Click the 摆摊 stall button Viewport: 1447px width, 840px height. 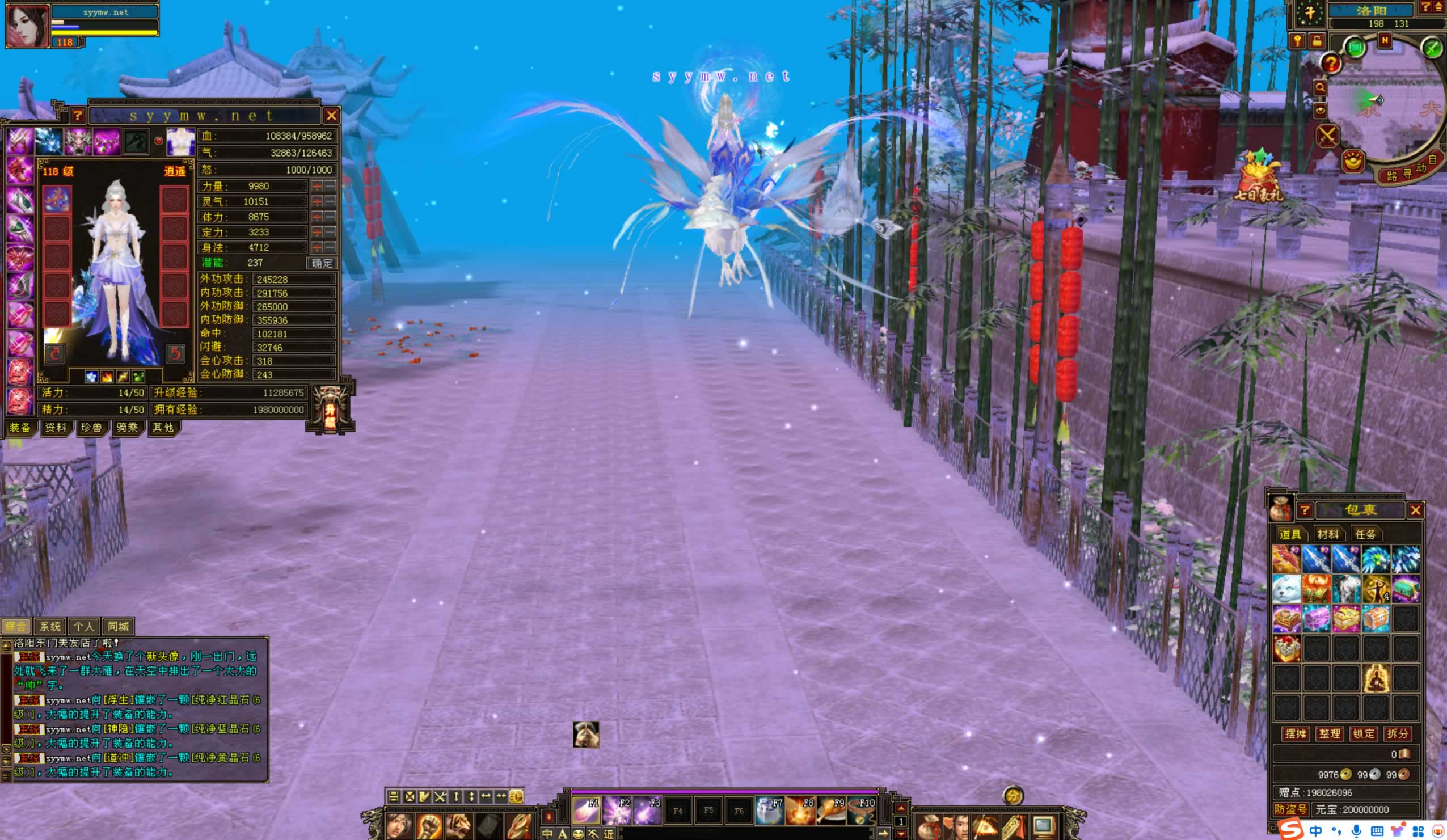point(1296,734)
